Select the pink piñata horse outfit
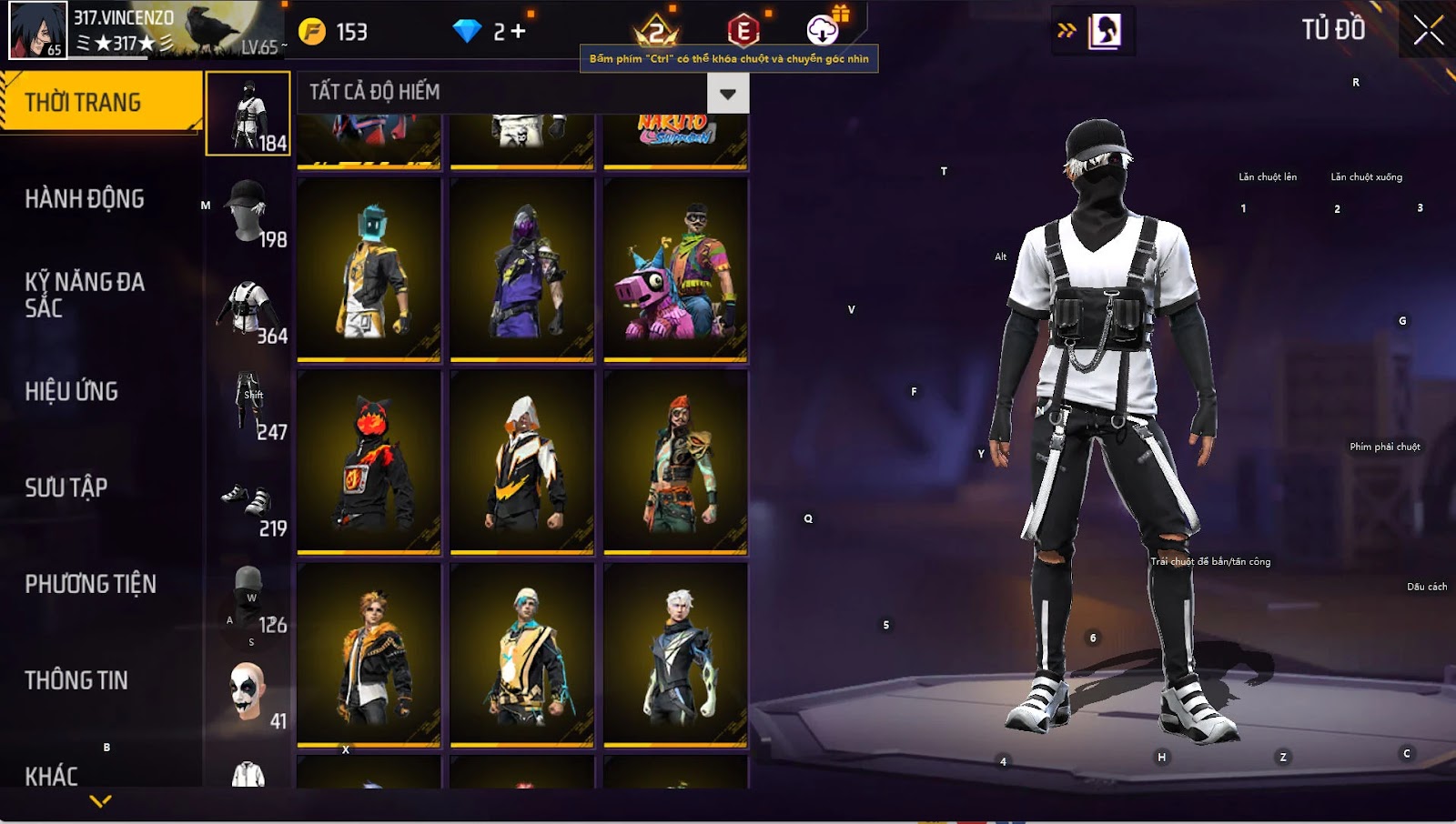1456x824 pixels. [675, 270]
